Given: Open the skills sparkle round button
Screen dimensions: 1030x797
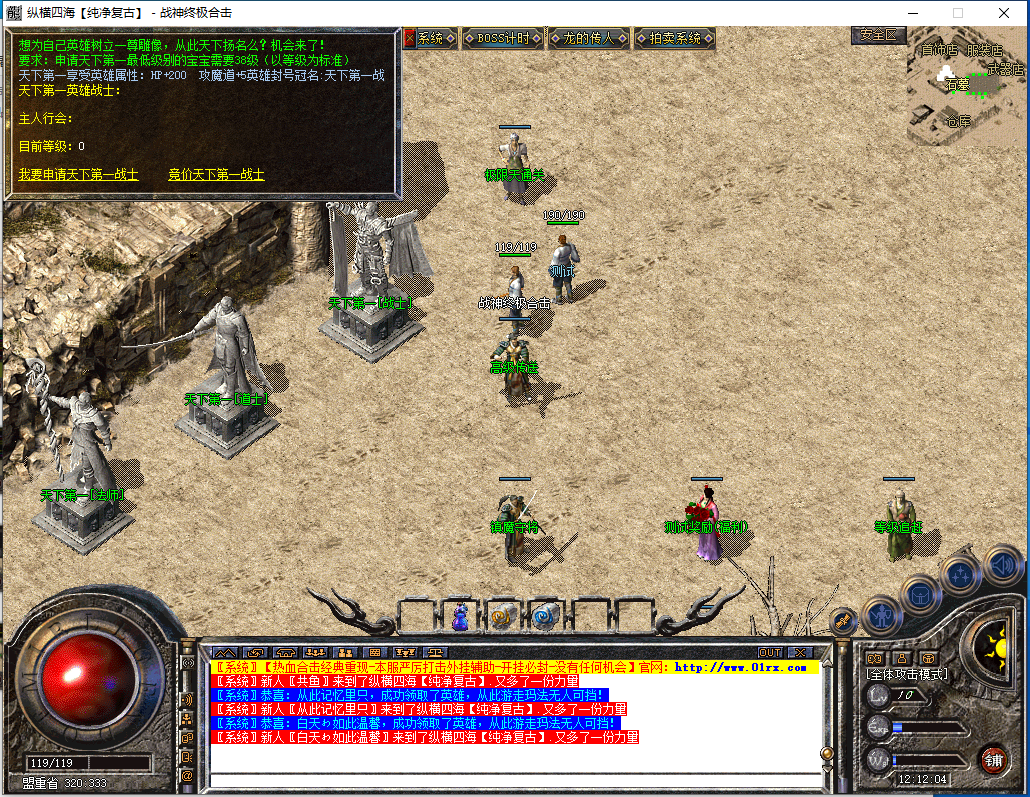Looking at the screenshot, I should pyautogui.click(x=961, y=575).
